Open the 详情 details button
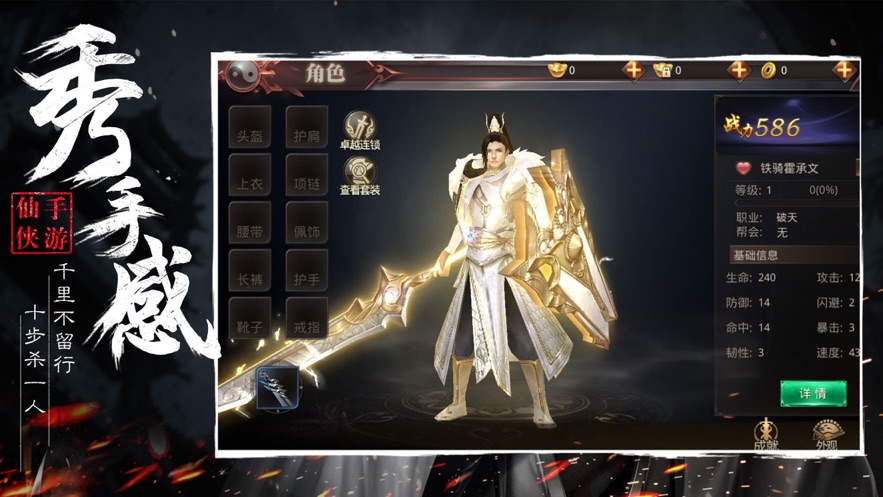This screenshot has width=883, height=497. click(812, 392)
